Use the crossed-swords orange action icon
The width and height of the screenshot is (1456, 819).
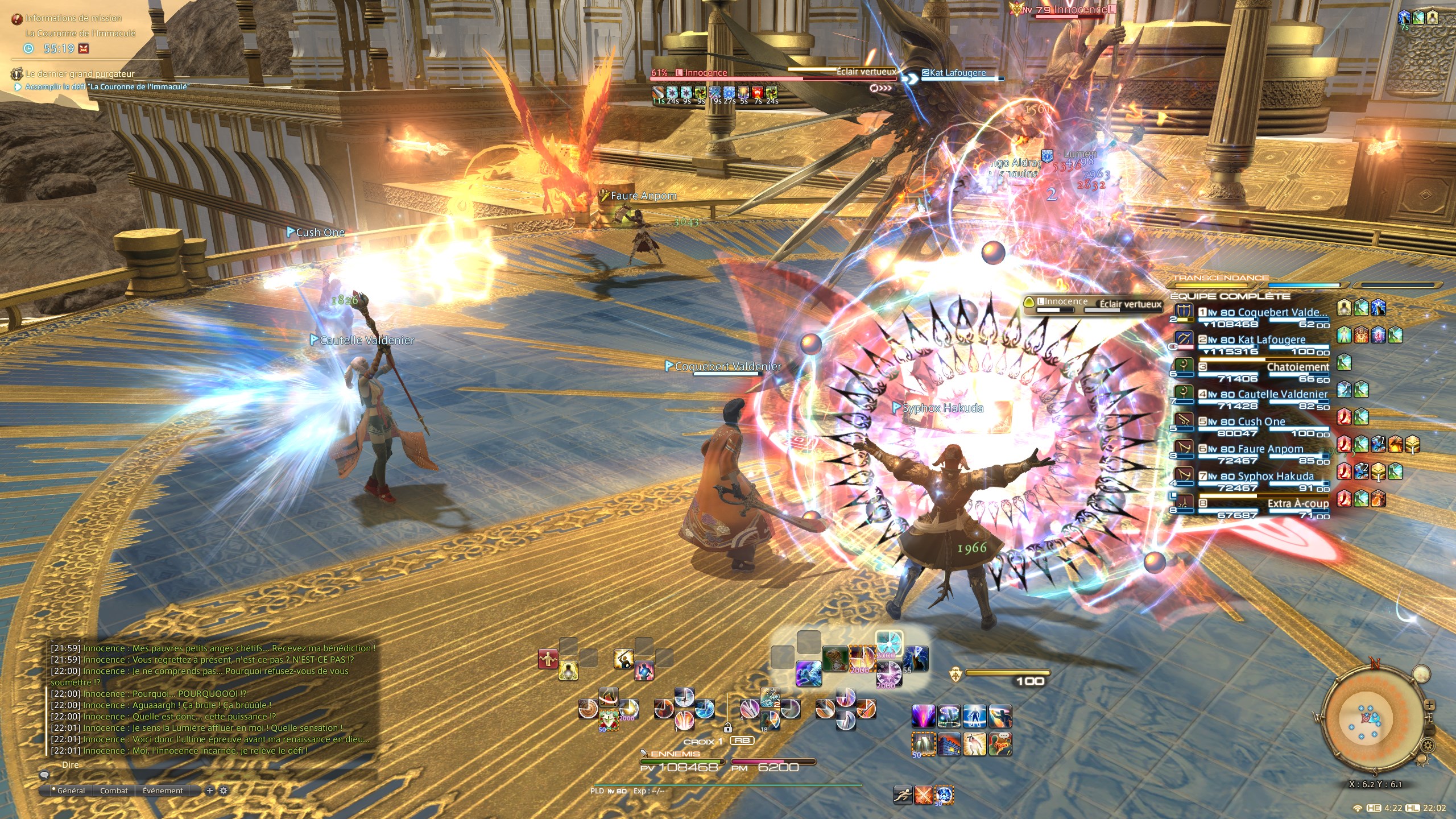[x=924, y=795]
